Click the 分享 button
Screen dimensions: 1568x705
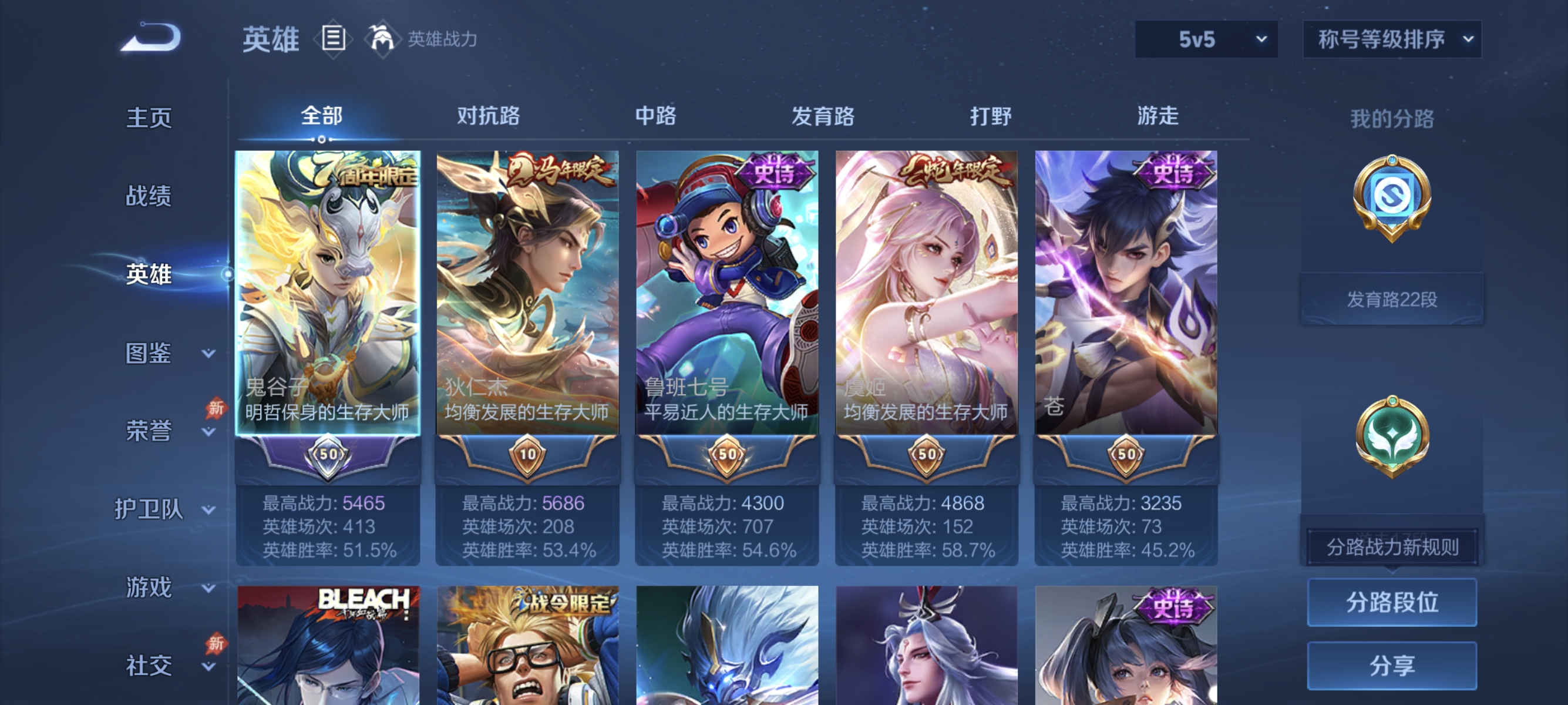click(1392, 666)
